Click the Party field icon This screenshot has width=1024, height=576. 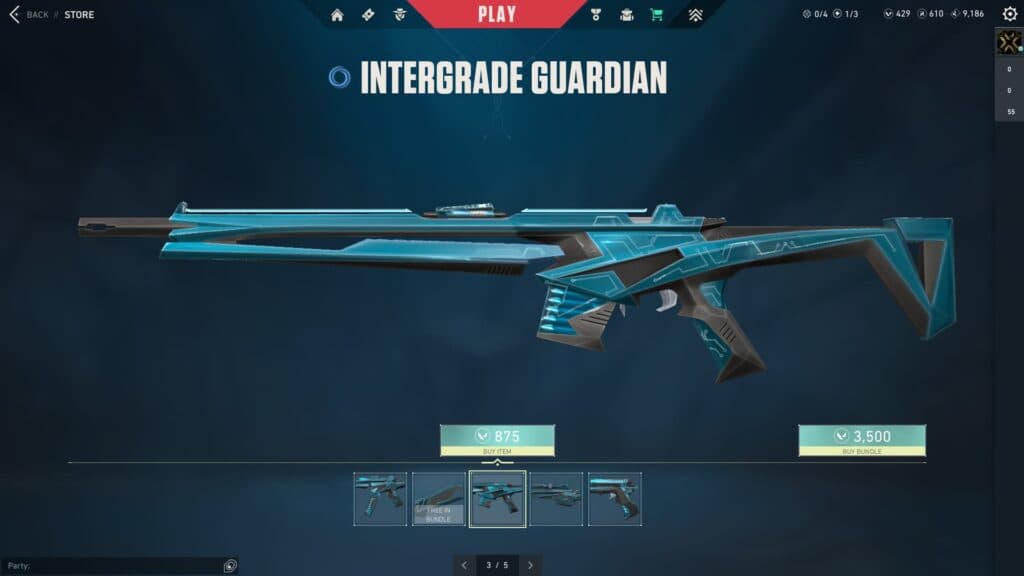(x=230, y=566)
